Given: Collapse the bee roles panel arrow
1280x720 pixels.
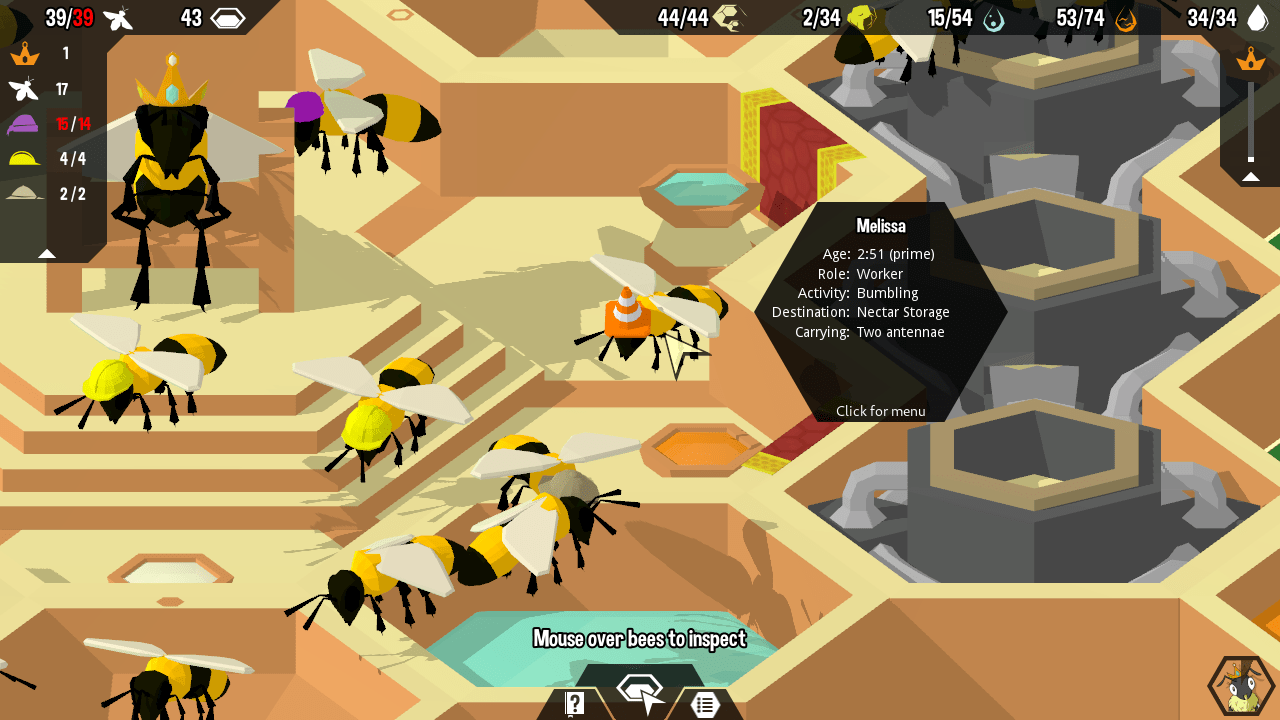Looking at the screenshot, I should coord(47,253).
